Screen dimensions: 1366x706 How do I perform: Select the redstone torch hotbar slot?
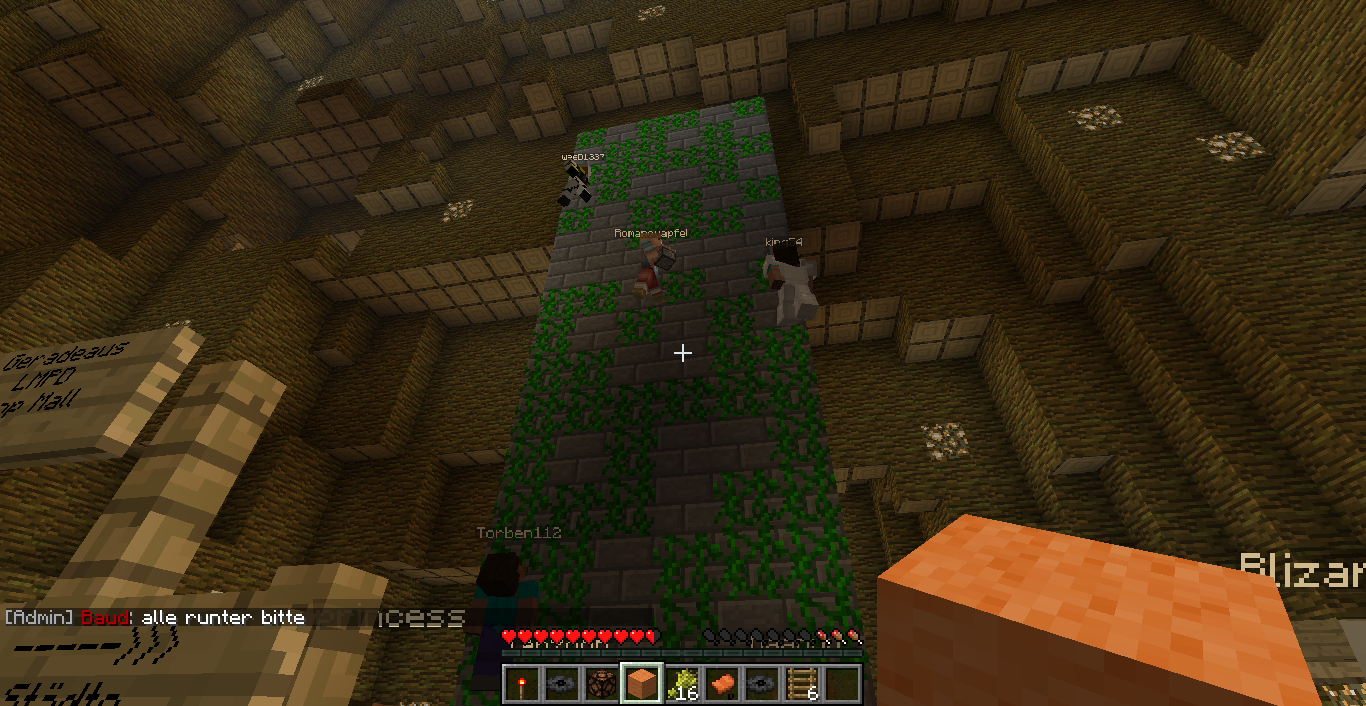(521, 684)
